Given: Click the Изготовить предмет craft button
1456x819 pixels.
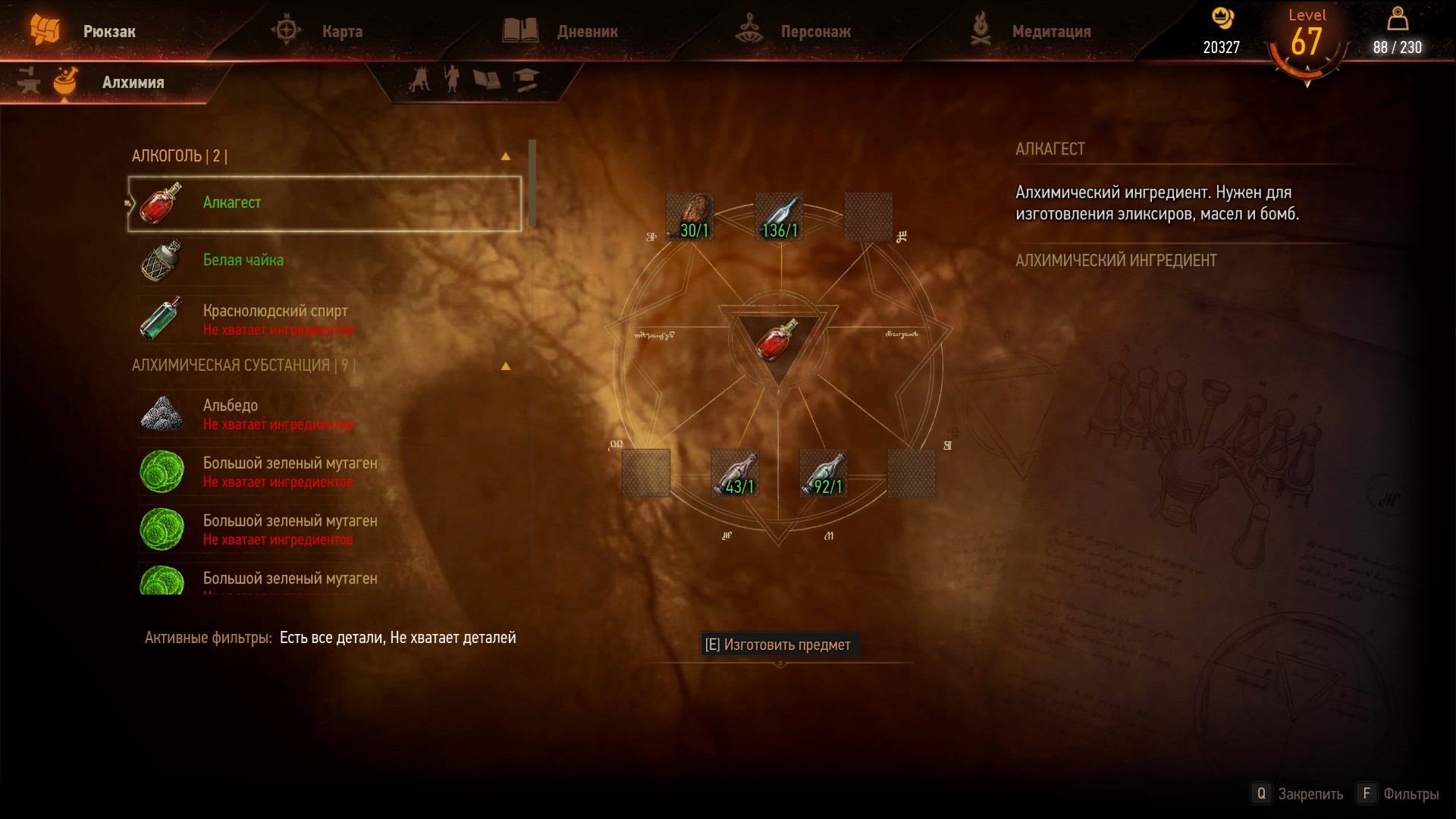Looking at the screenshot, I should click(778, 645).
